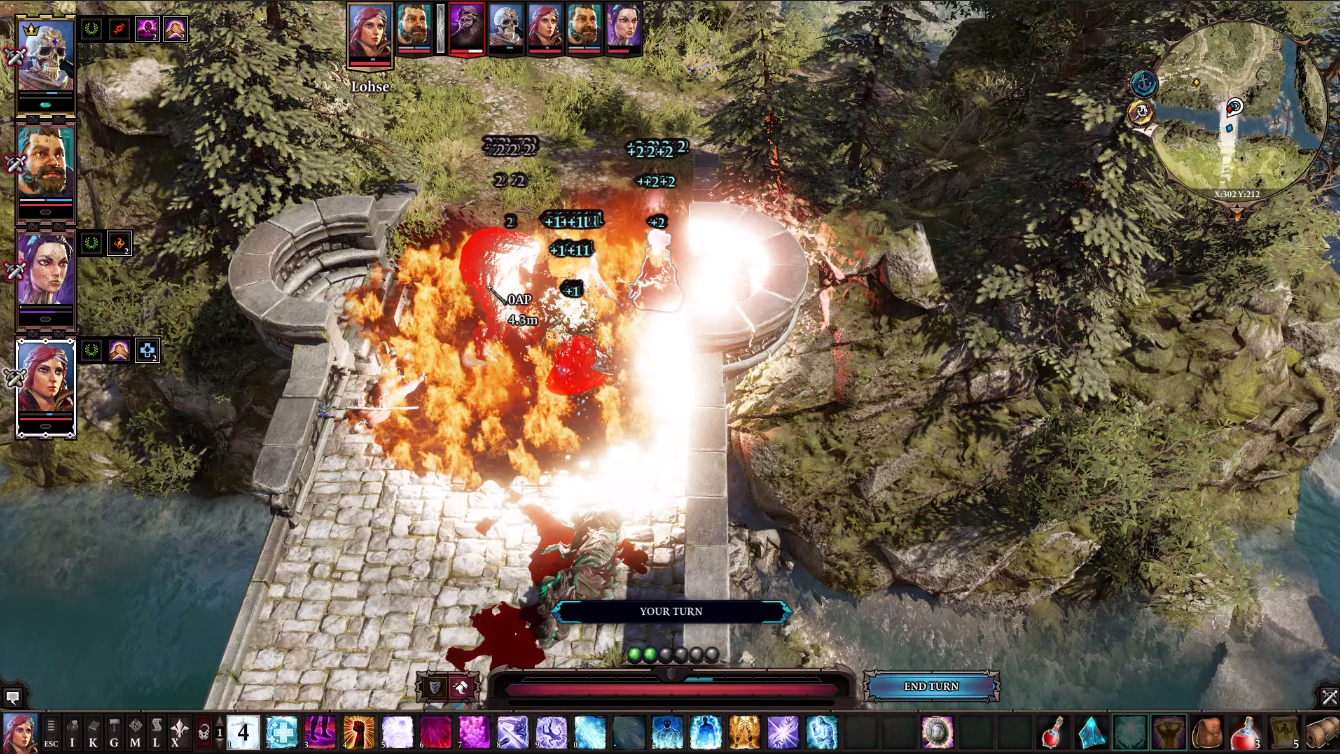This screenshot has height=754, width=1340.
Task: Click the teleporter pyramid in the hotbar
Action: (1092, 732)
